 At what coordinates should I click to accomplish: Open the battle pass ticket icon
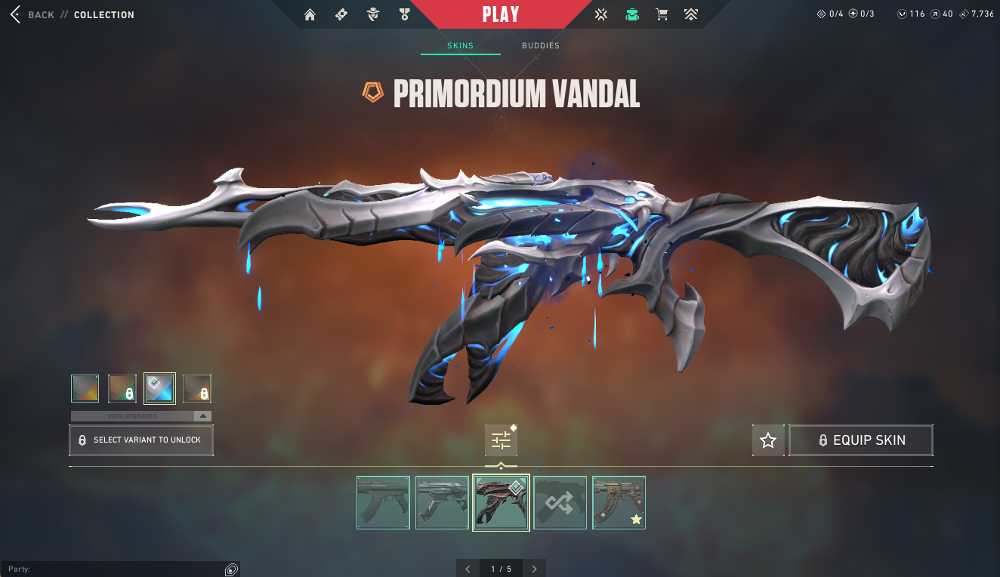tap(340, 15)
